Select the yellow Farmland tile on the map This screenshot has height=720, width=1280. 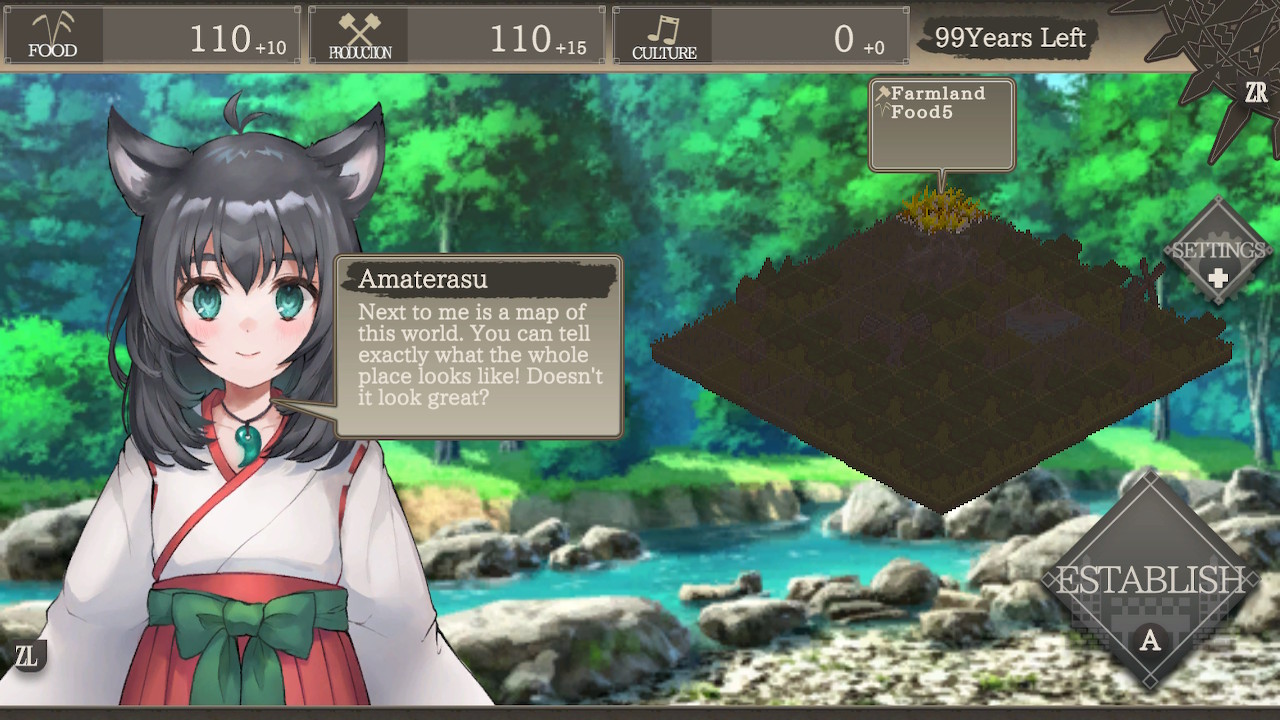click(945, 210)
